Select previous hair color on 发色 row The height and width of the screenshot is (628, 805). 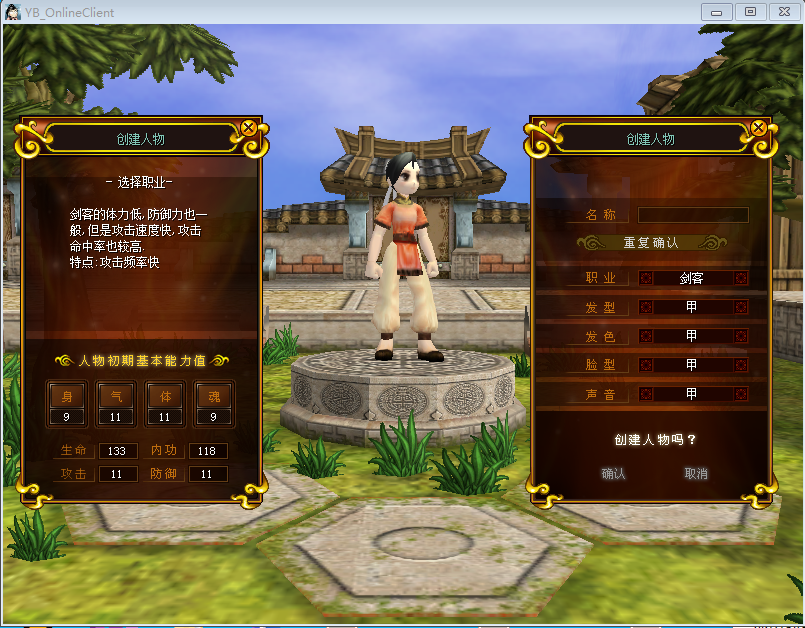pos(646,337)
